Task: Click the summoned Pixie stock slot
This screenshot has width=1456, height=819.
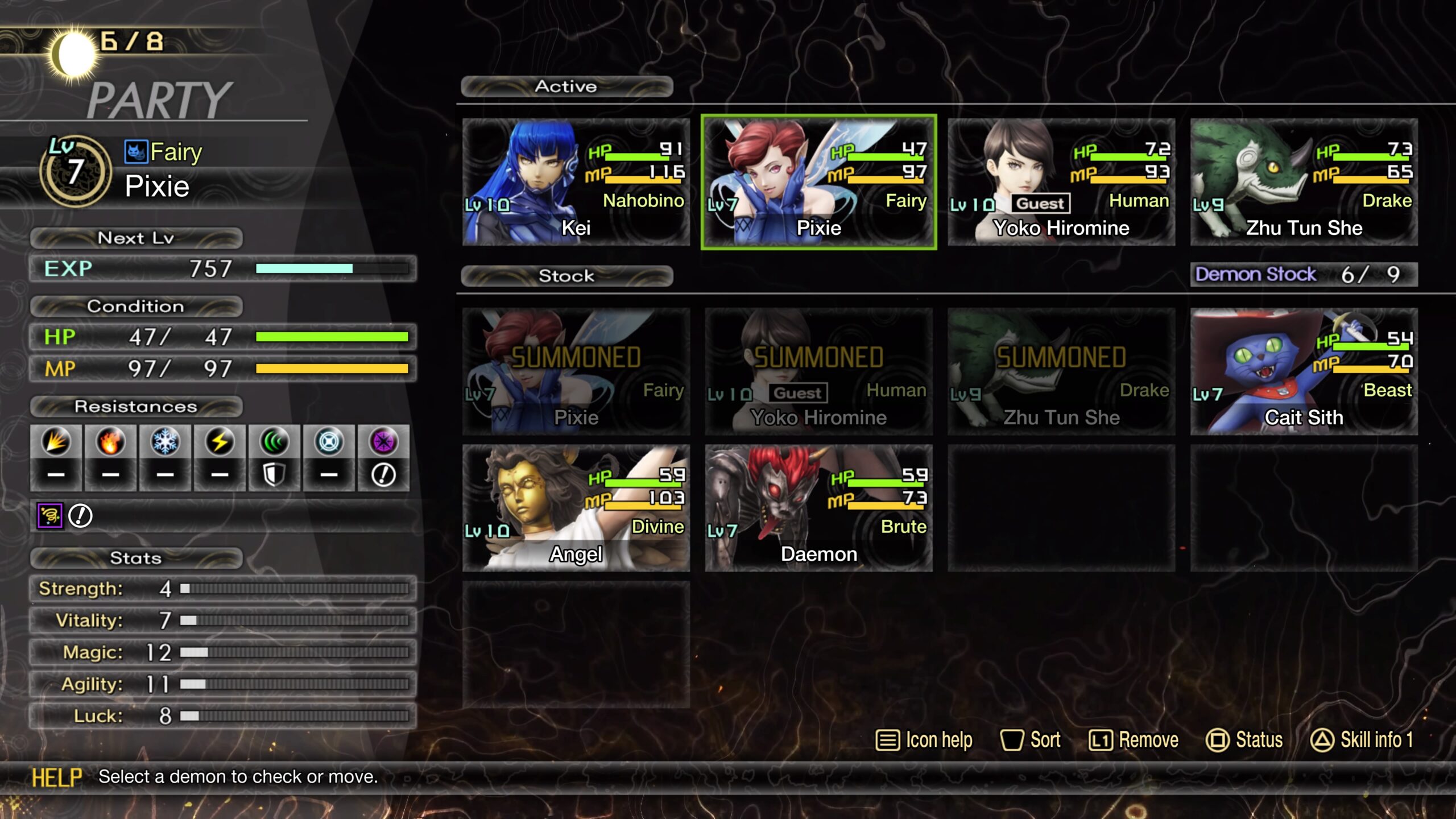Action: [x=576, y=371]
